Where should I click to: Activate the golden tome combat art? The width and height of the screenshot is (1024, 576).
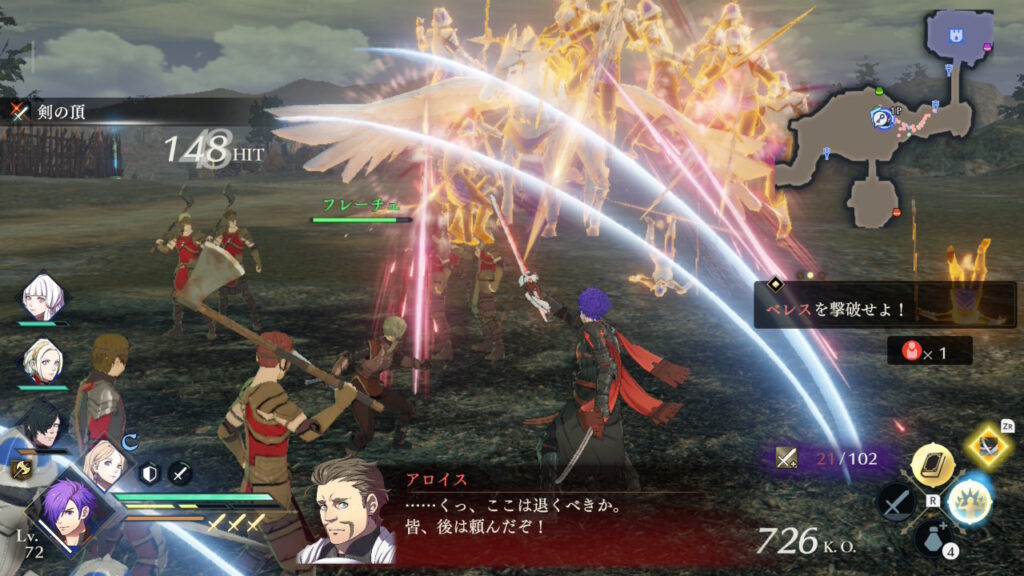930,464
